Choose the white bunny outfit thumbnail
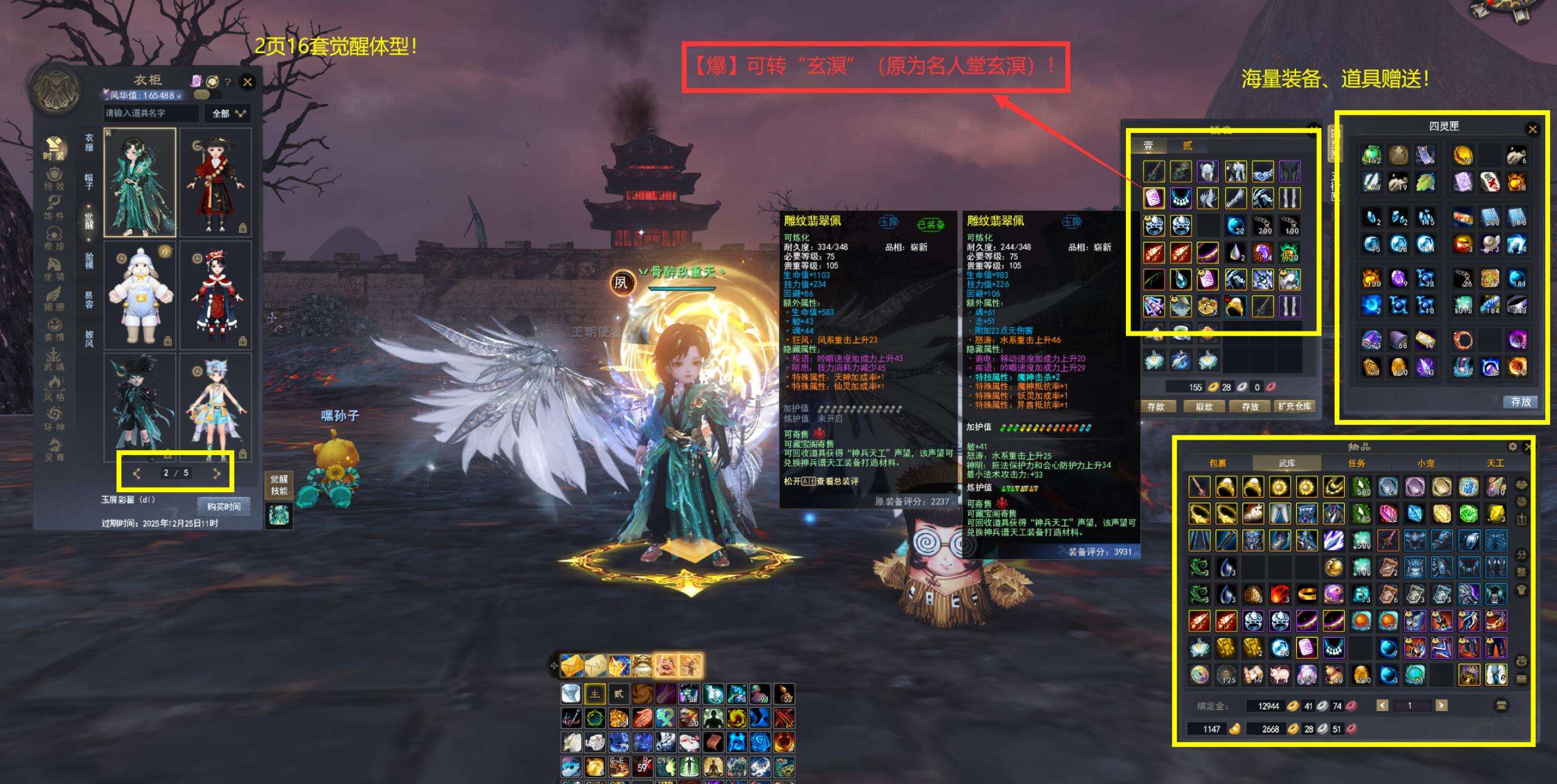Viewport: 1557px width, 784px height. pyautogui.click(x=140, y=296)
